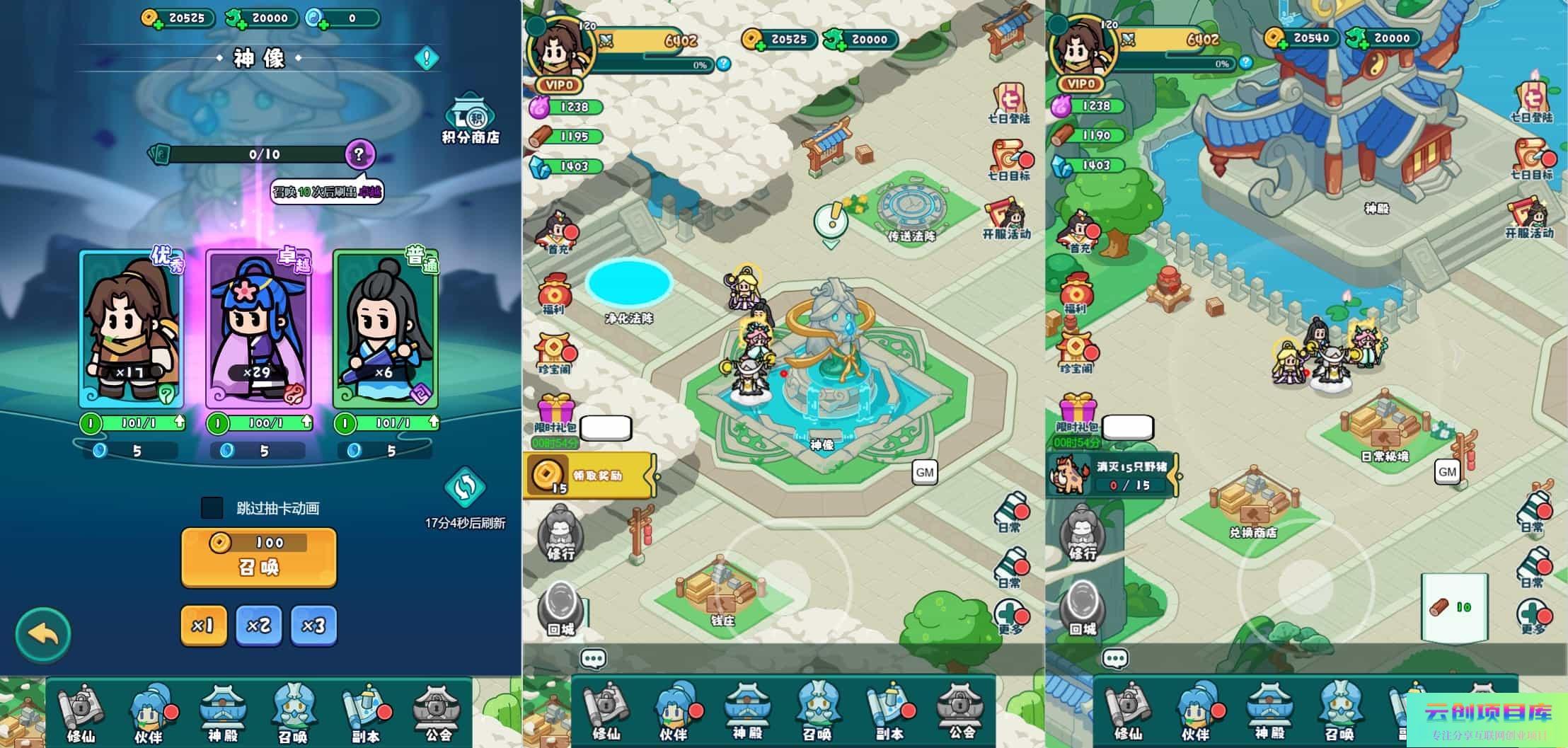The height and width of the screenshot is (748, 1568).
Task: Choose the ×3 summon multiplier
Action: (313, 626)
